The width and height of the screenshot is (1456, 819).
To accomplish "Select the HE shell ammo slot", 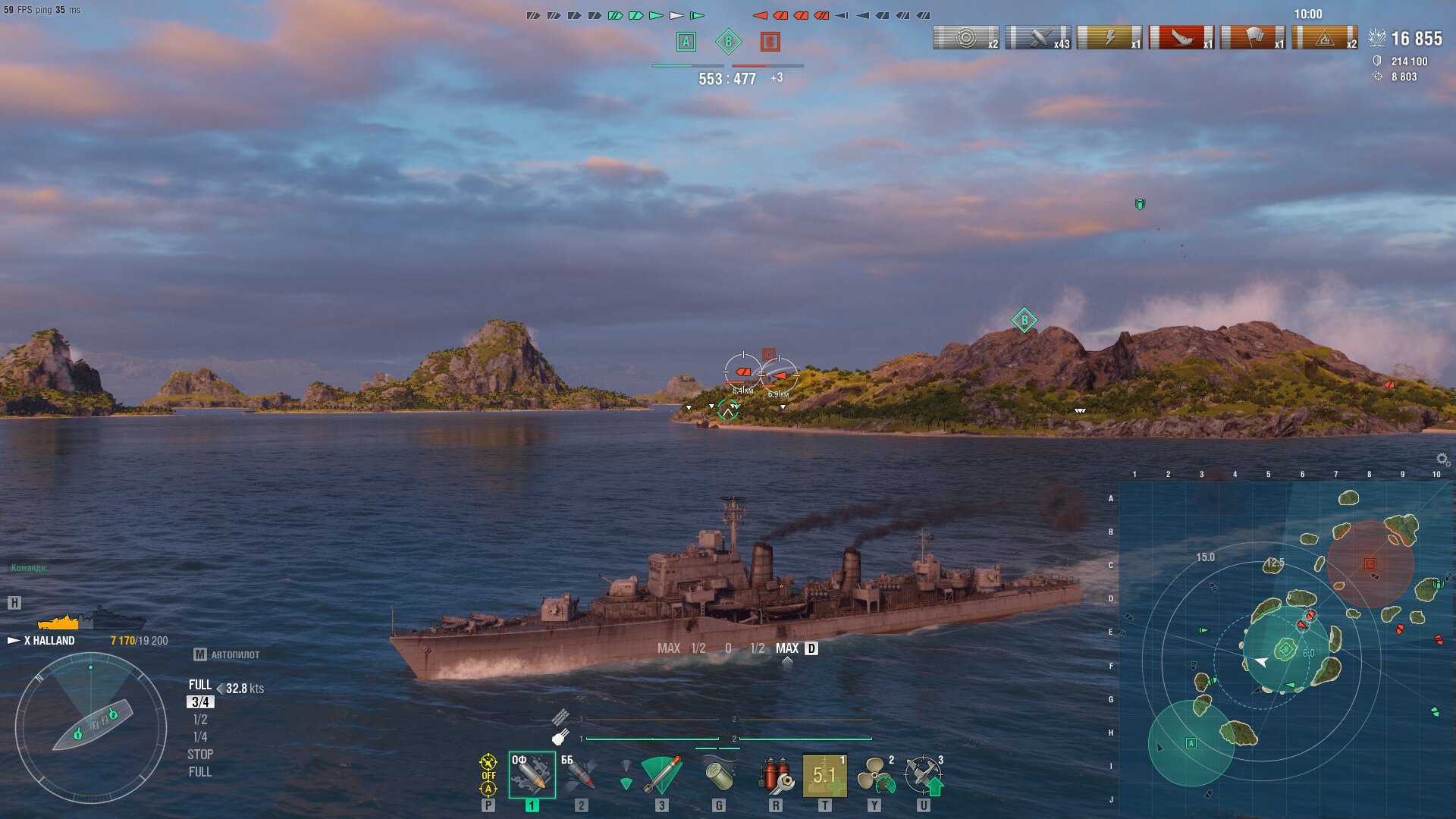I will pos(532,775).
